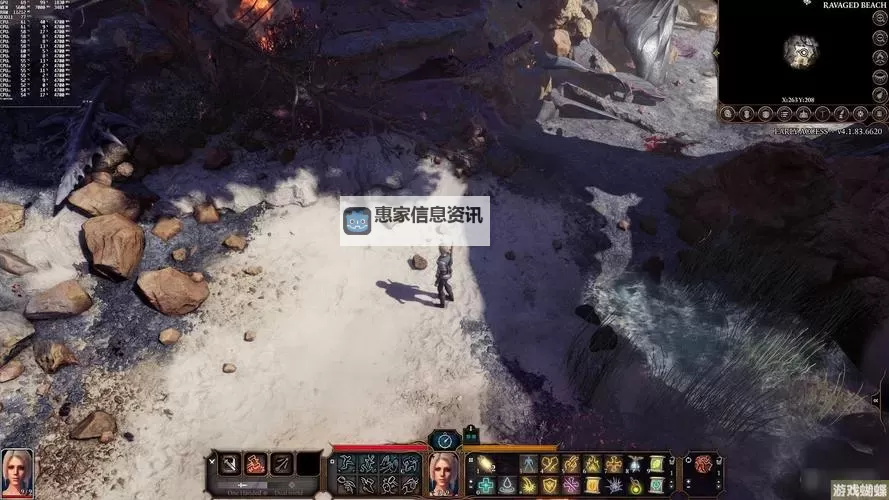Use the green scroll item in the hotbar

[657, 464]
